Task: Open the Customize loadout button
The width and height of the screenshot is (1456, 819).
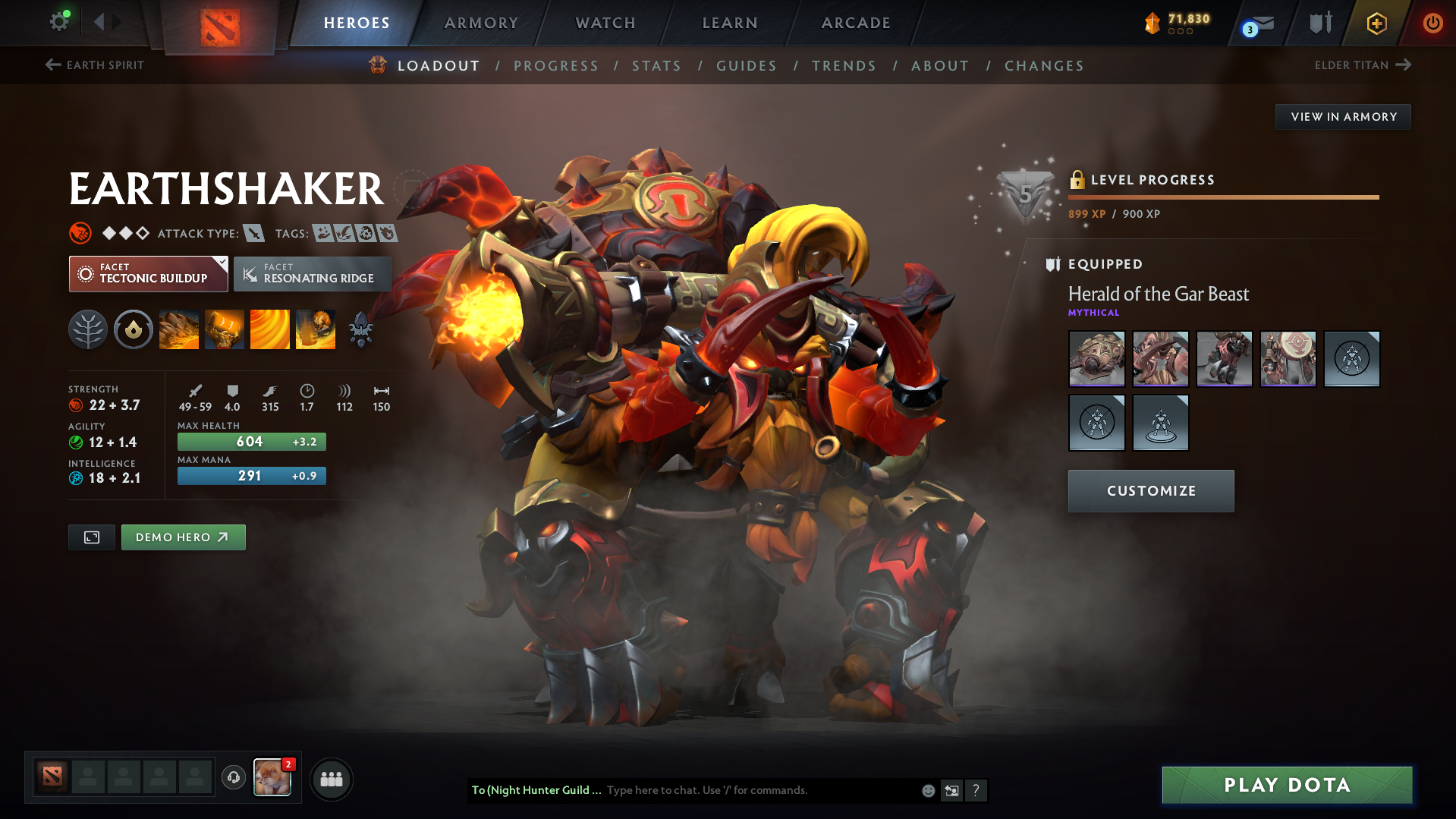Action: (1150, 491)
